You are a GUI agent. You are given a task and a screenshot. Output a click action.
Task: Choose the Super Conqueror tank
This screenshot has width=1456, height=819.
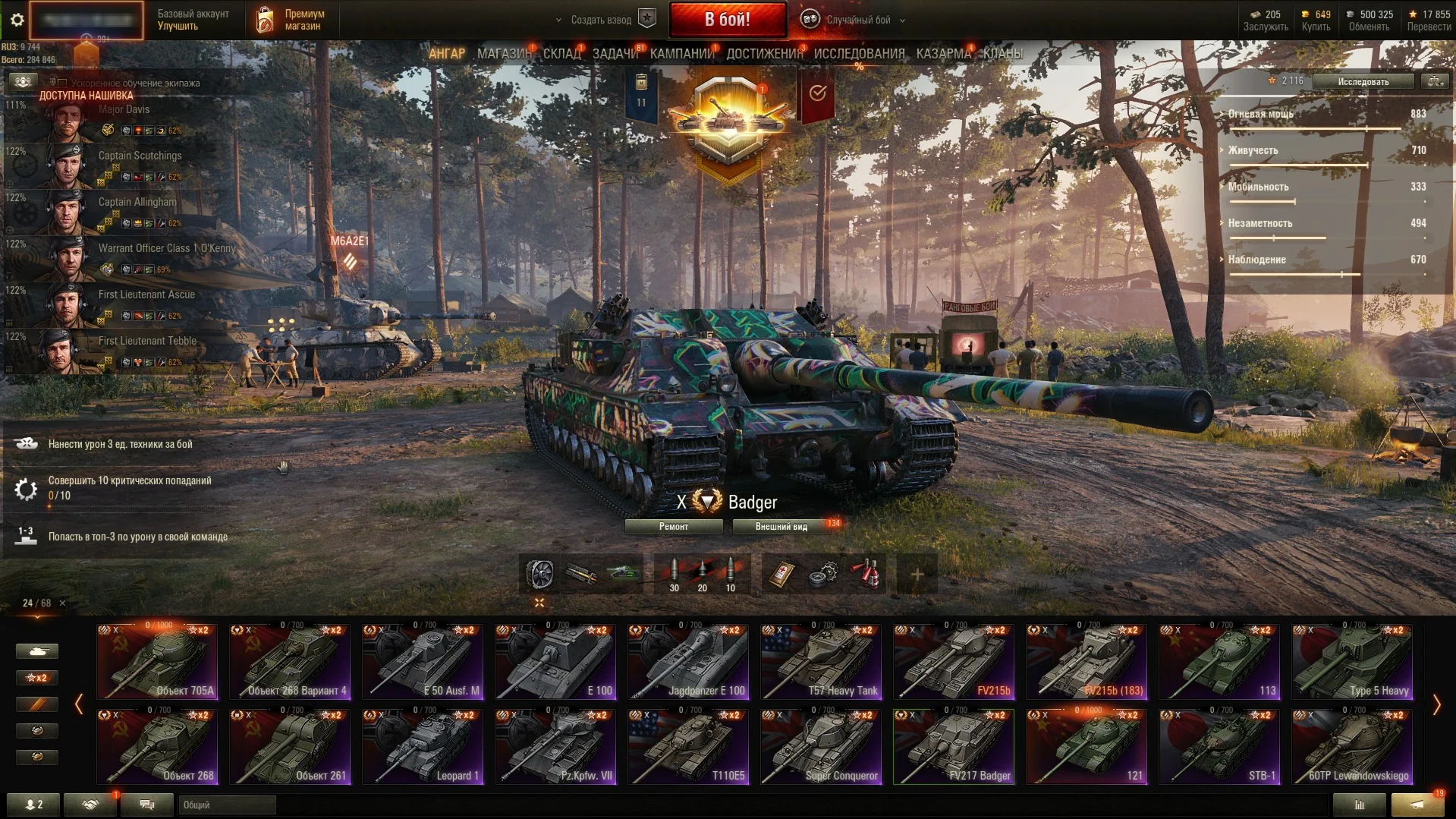click(821, 746)
